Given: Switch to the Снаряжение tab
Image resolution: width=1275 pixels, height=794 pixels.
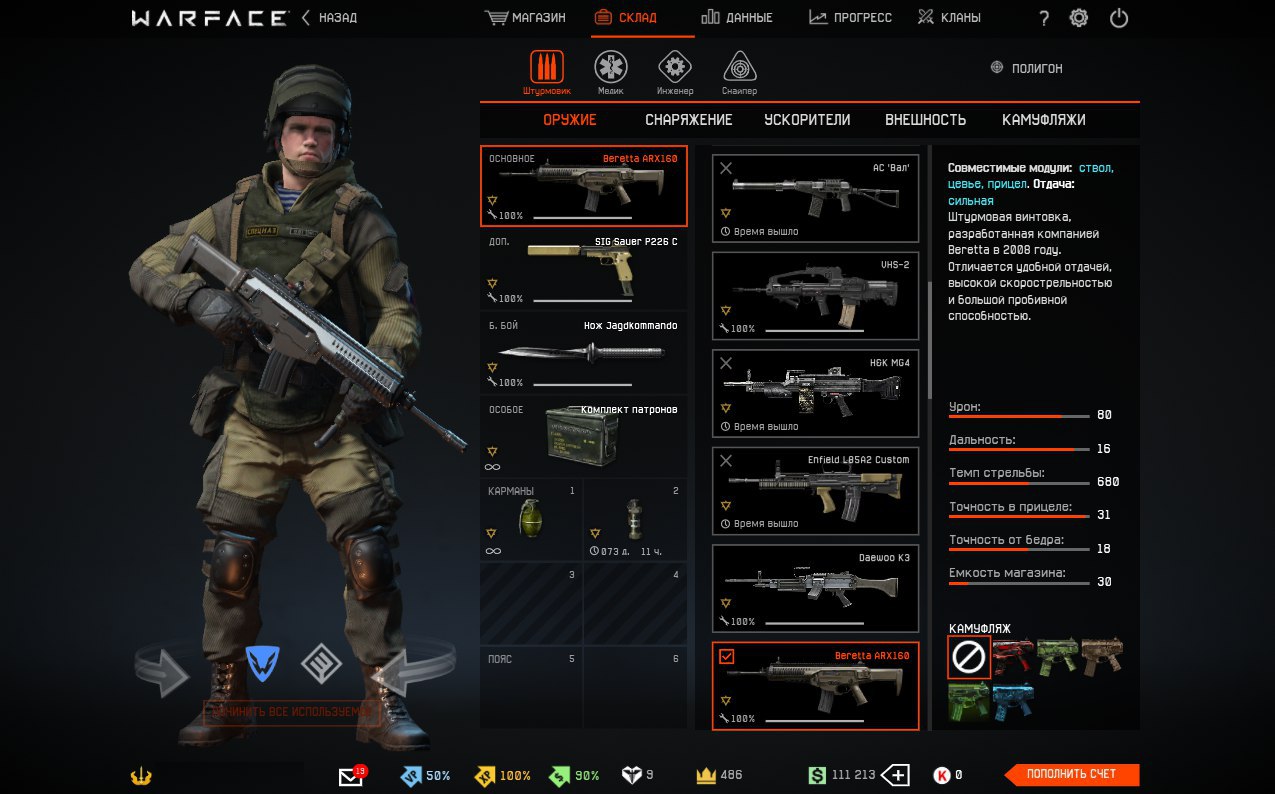Looking at the screenshot, I should click(688, 120).
